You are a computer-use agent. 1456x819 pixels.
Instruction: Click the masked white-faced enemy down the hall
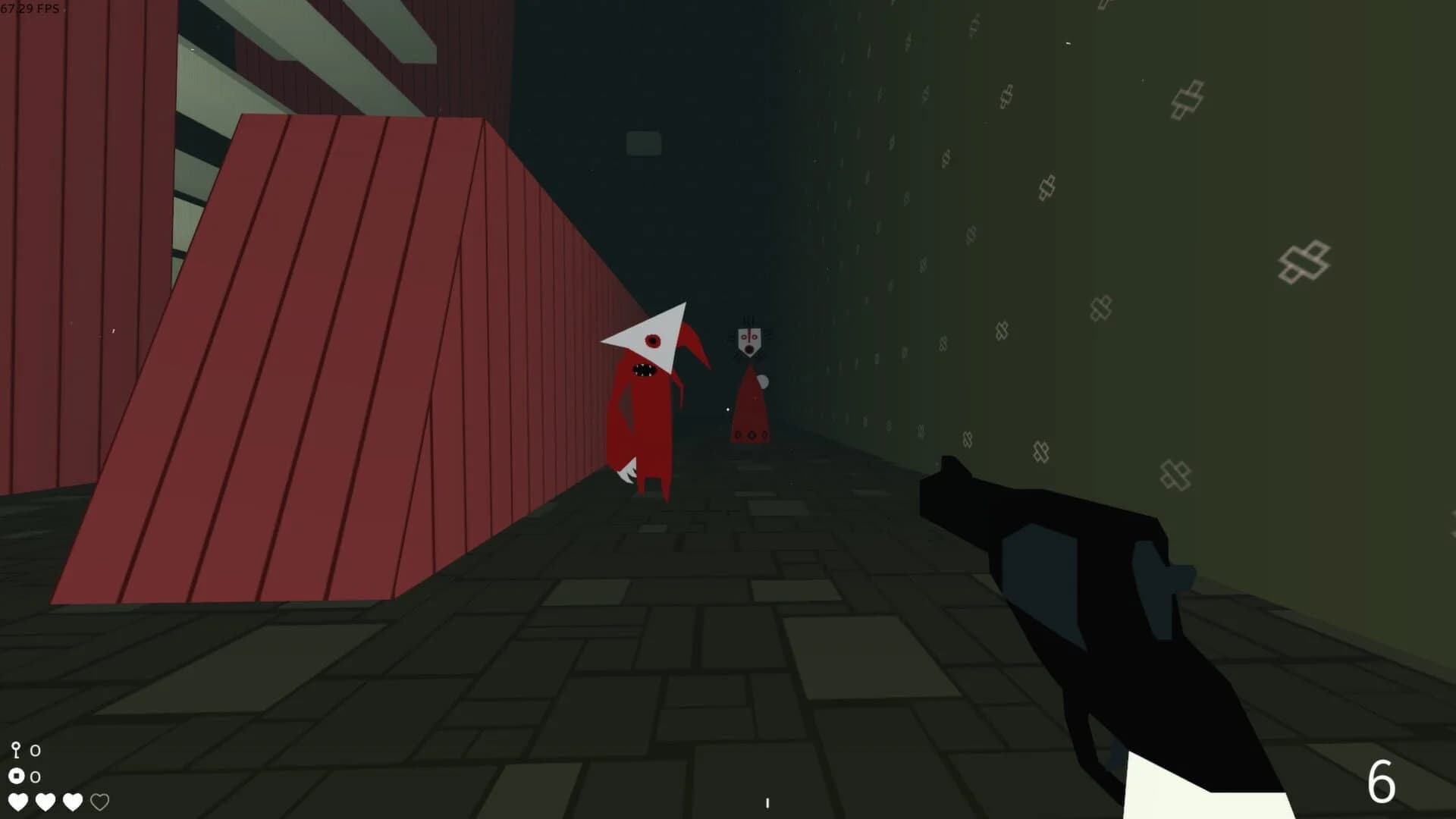[x=749, y=340]
